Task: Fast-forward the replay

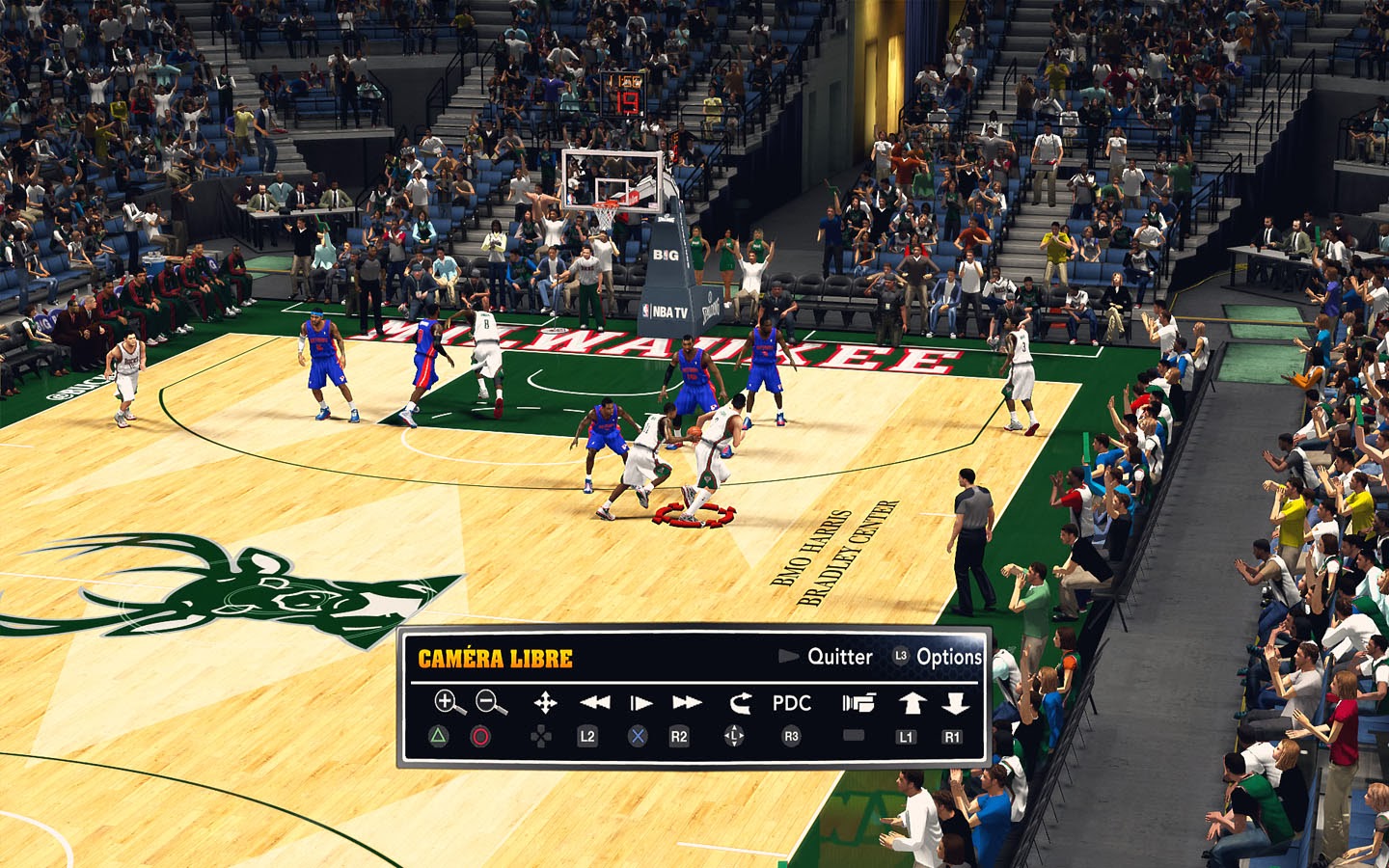Action: click(x=687, y=703)
